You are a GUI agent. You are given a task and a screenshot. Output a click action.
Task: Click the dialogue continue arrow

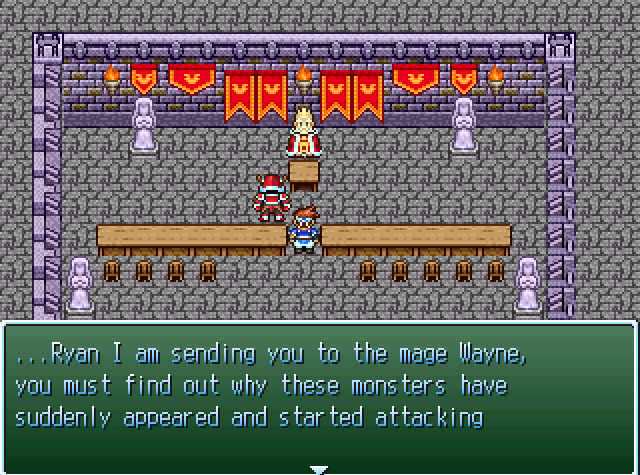pyautogui.click(x=319, y=467)
